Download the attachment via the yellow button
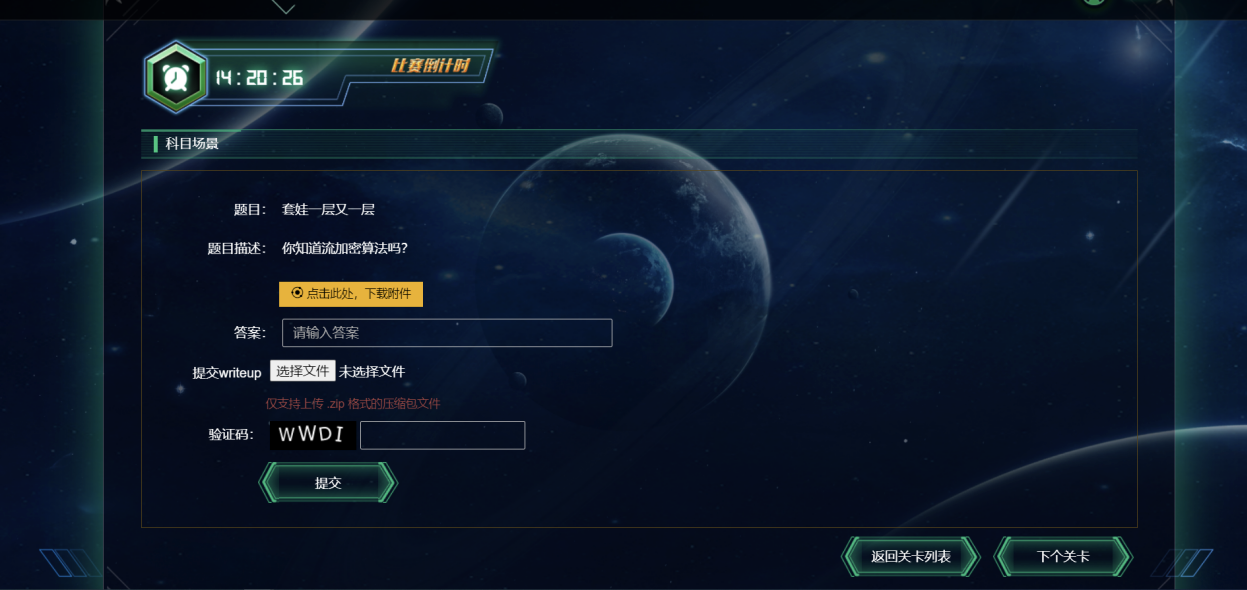Screen dimensions: 1247x590 (x=351, y=294)
